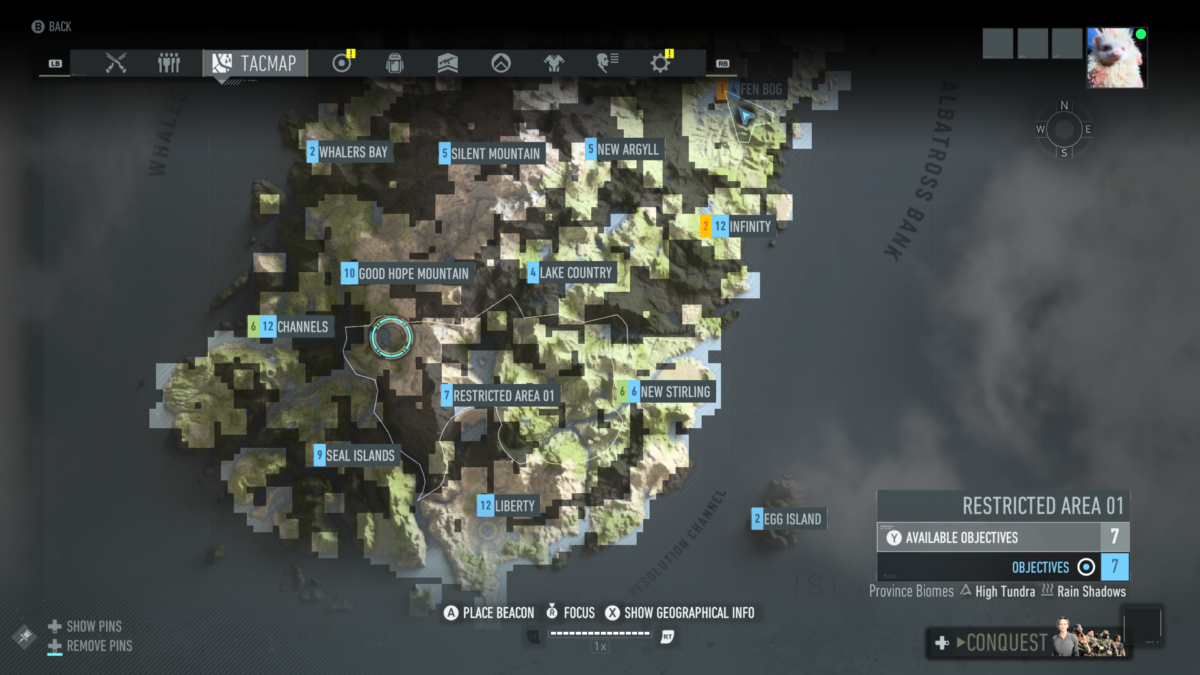Open the settings gear tab
1200x675 pixels.
click(x=660, y=63)
